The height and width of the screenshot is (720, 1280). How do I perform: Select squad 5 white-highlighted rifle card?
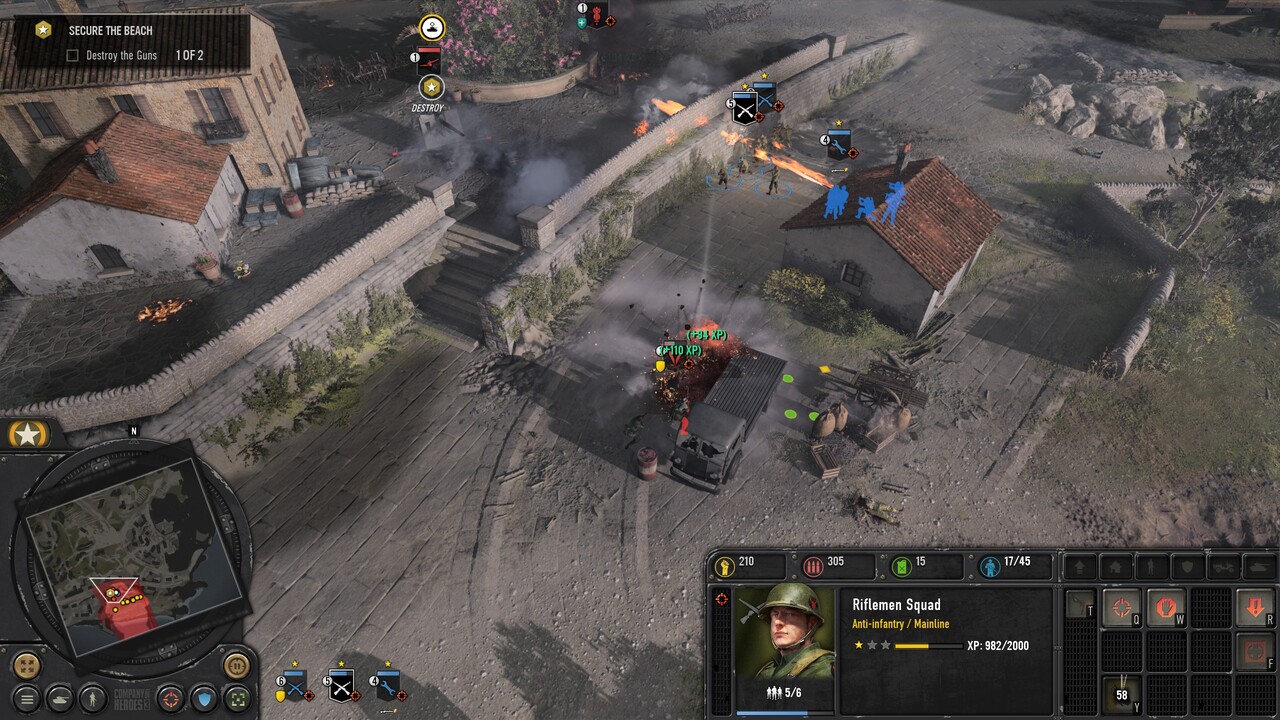point(342,686)
